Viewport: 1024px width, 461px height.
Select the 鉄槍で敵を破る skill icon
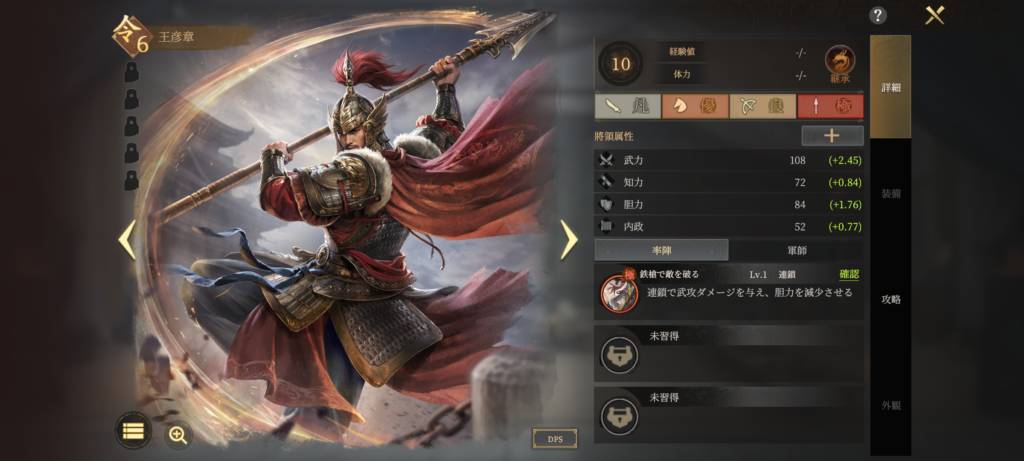click(x=620, y=292)
